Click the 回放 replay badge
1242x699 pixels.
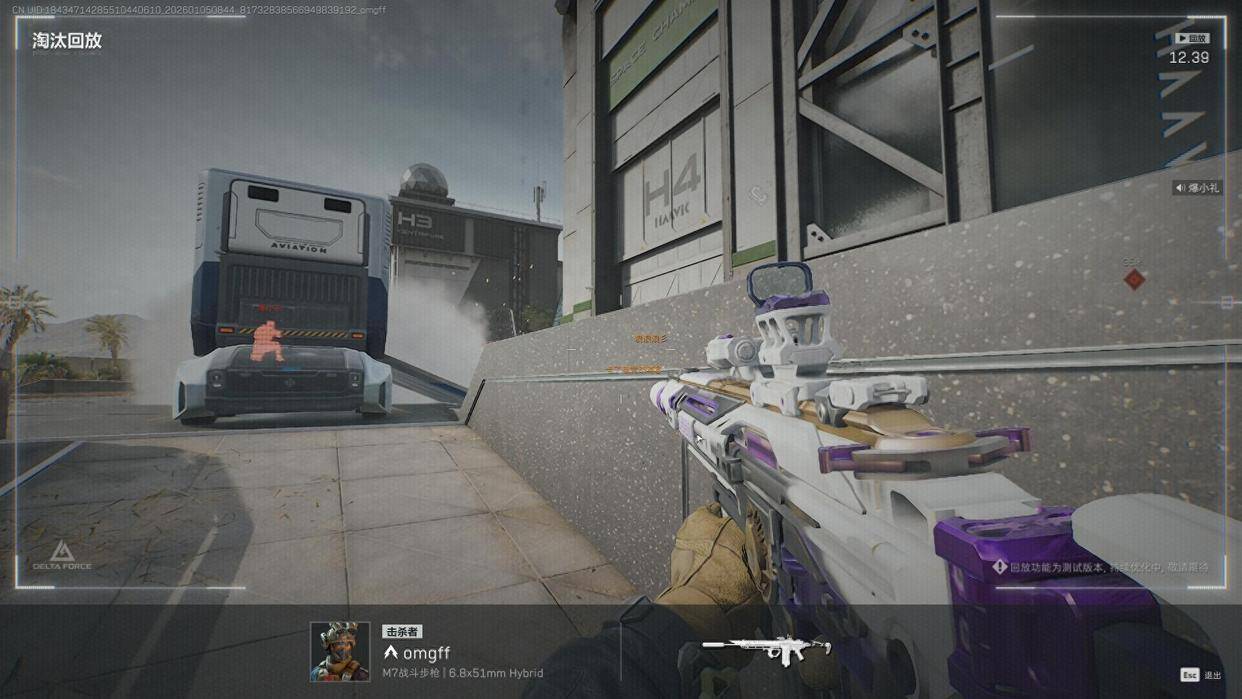tap(1191, 38)
